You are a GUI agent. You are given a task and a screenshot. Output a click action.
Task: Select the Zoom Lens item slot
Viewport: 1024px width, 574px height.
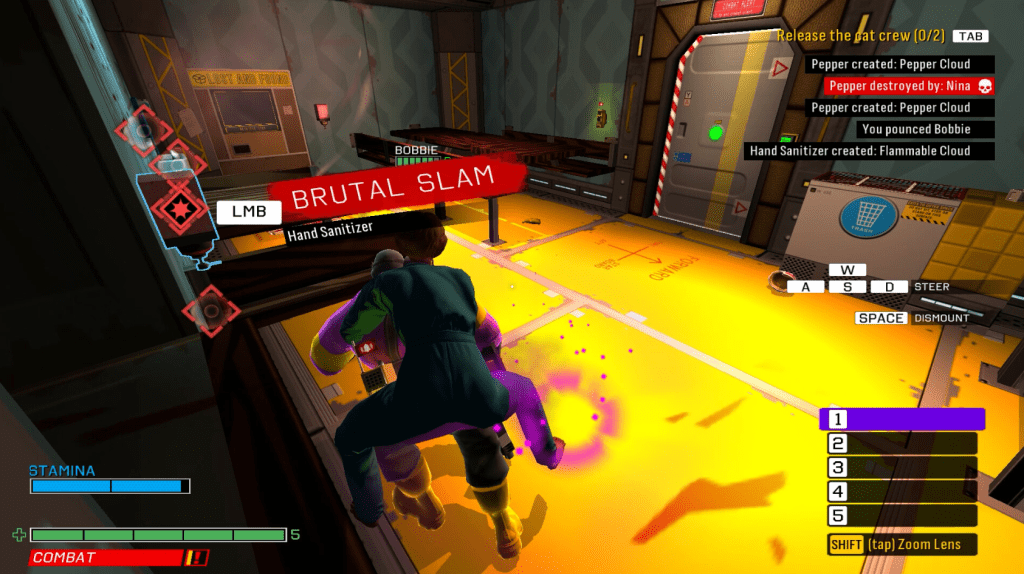click(x=901, y=545)
